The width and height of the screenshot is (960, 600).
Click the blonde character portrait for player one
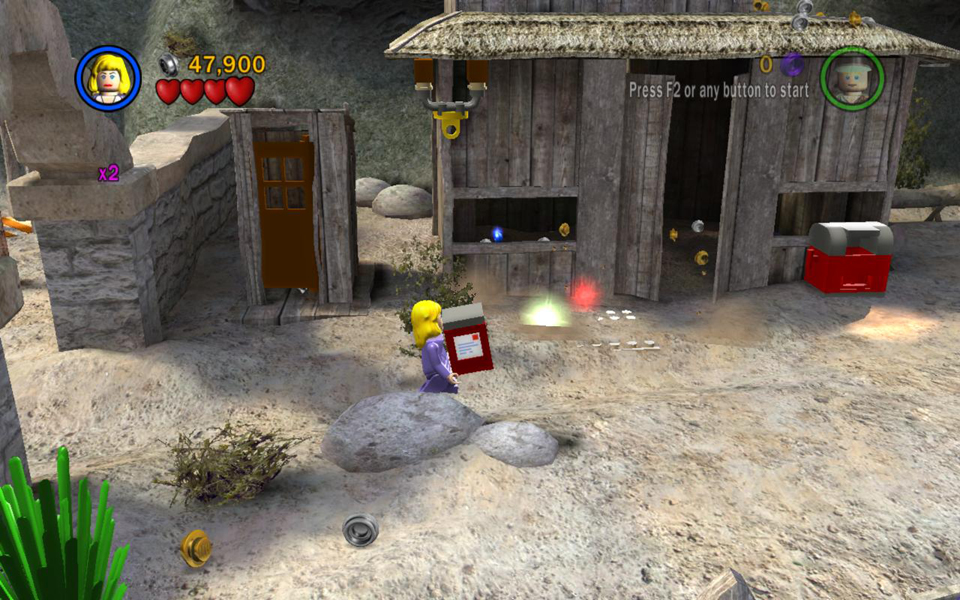pos(108,78)
